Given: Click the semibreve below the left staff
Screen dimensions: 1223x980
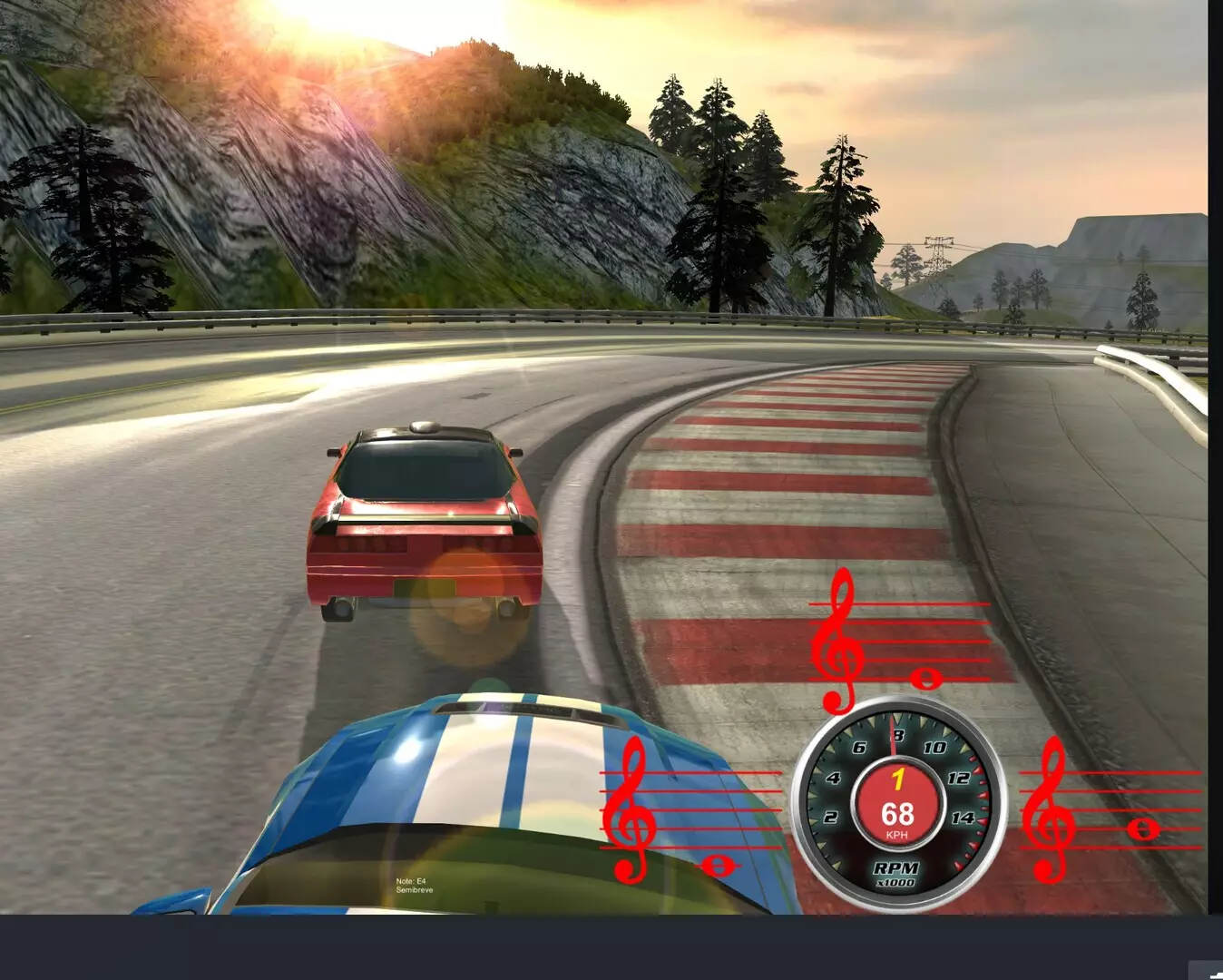Looking at the screenshot, I should (716, 865).
